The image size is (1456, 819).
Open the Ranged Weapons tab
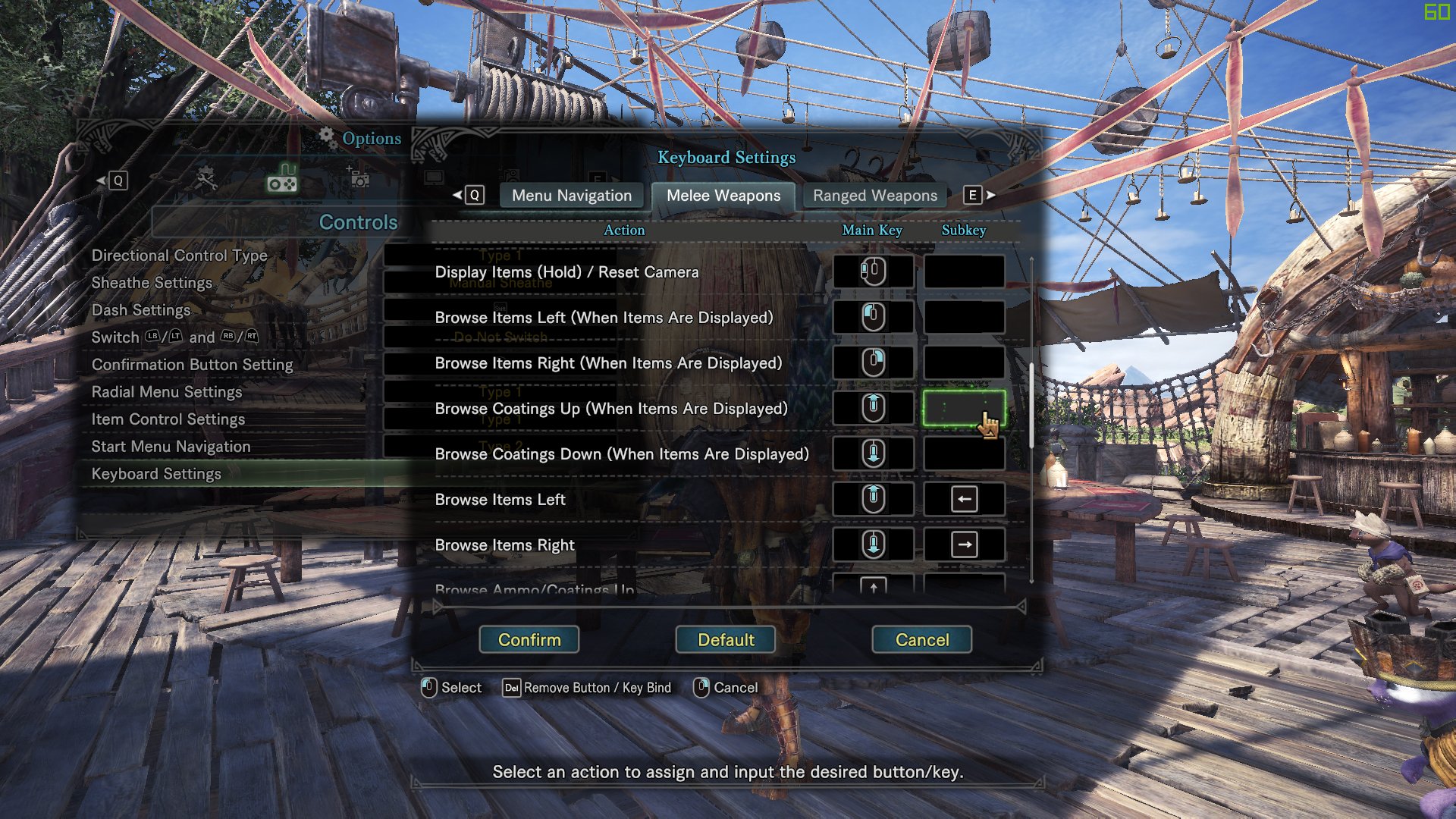point(874,196)
